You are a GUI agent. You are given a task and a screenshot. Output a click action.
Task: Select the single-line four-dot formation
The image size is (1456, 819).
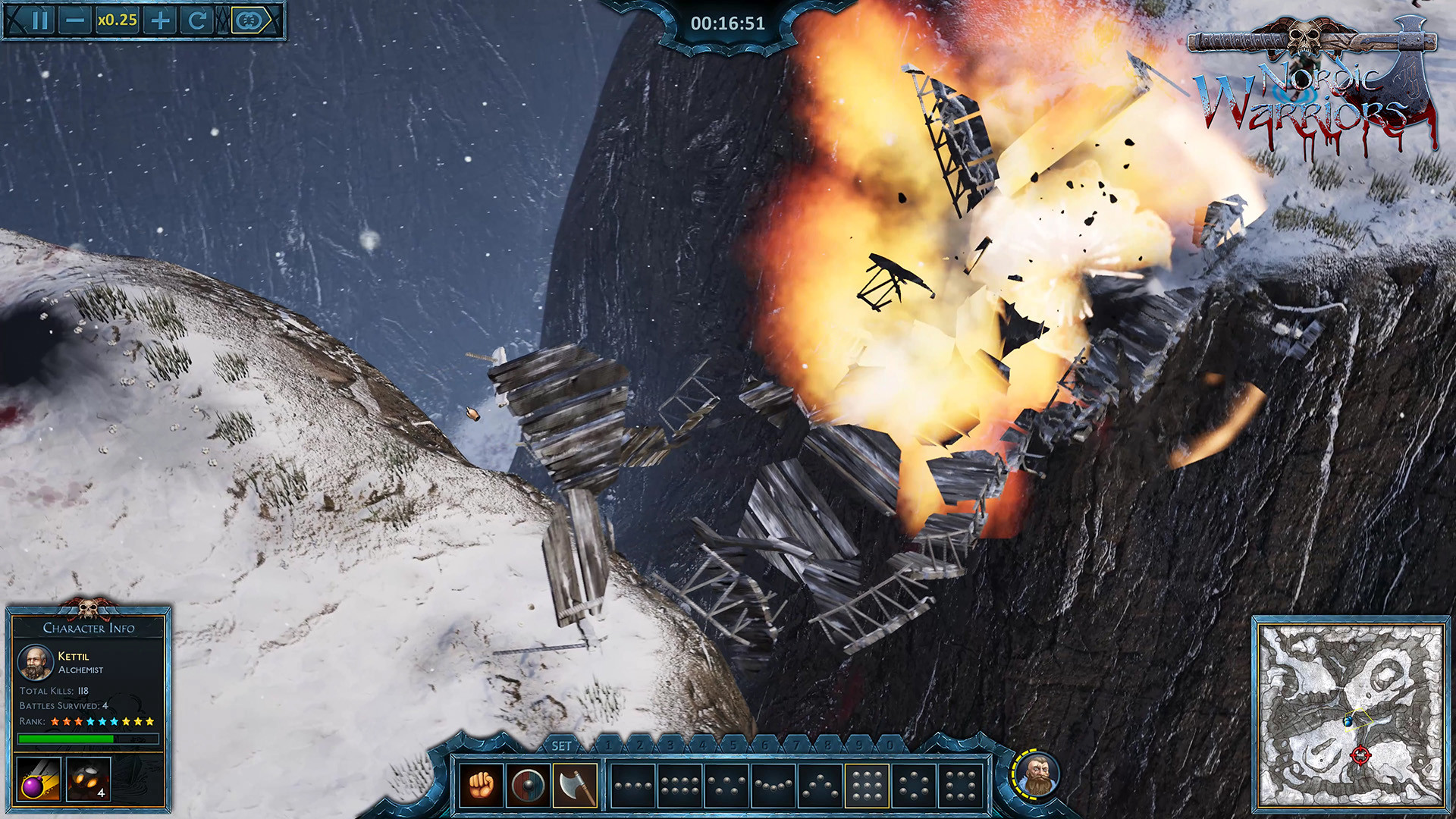(632, 786)
